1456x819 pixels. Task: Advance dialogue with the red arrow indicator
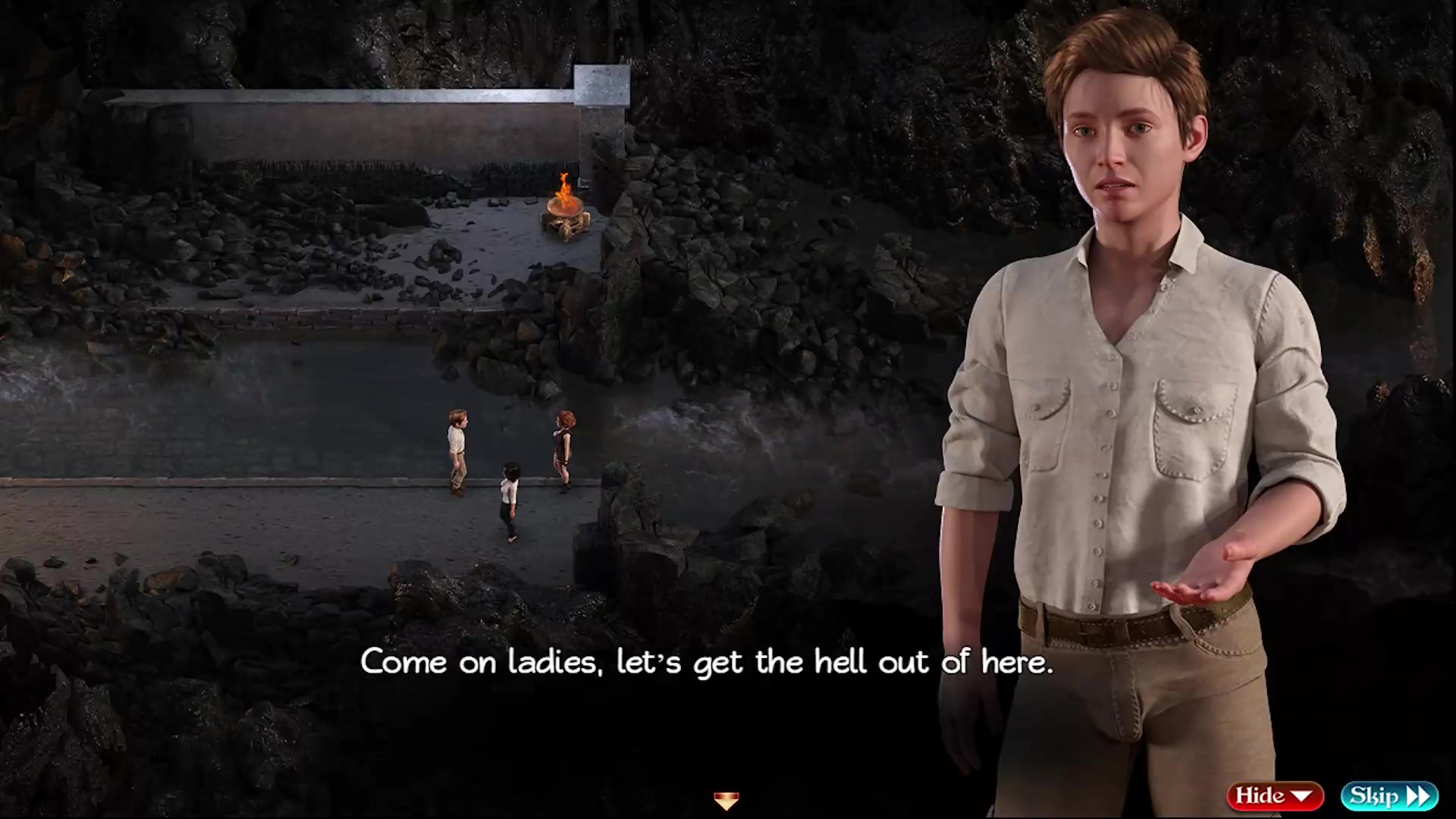tap(726, 800)
